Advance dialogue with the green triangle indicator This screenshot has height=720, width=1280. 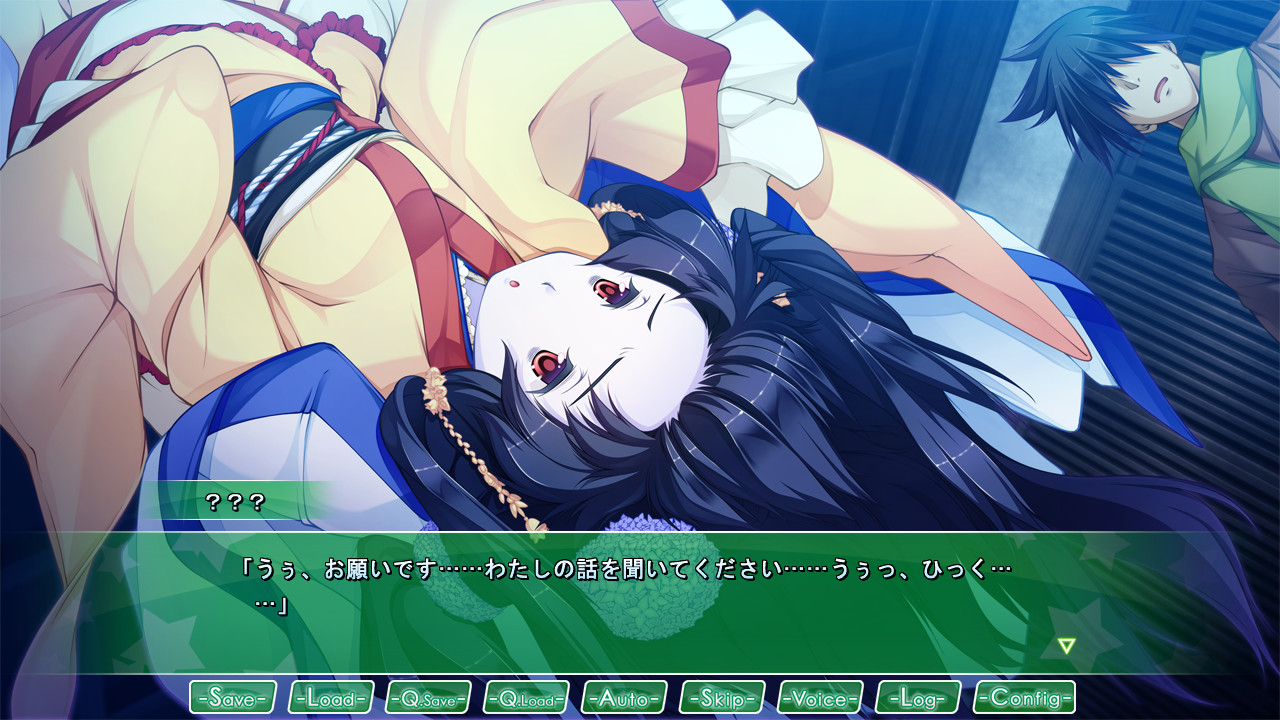click(x=1067, y=646)
